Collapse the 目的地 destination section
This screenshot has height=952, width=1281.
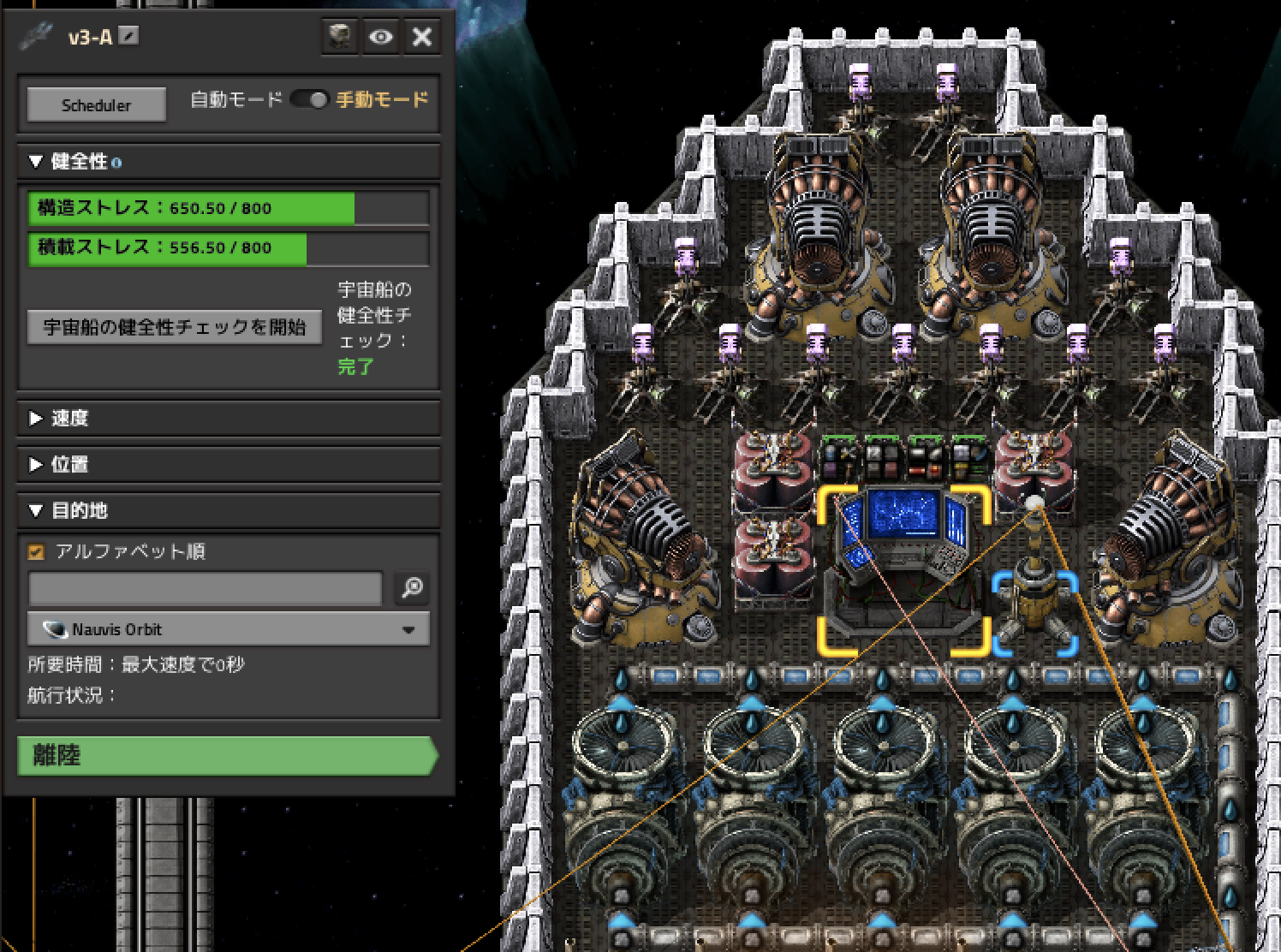36,510
